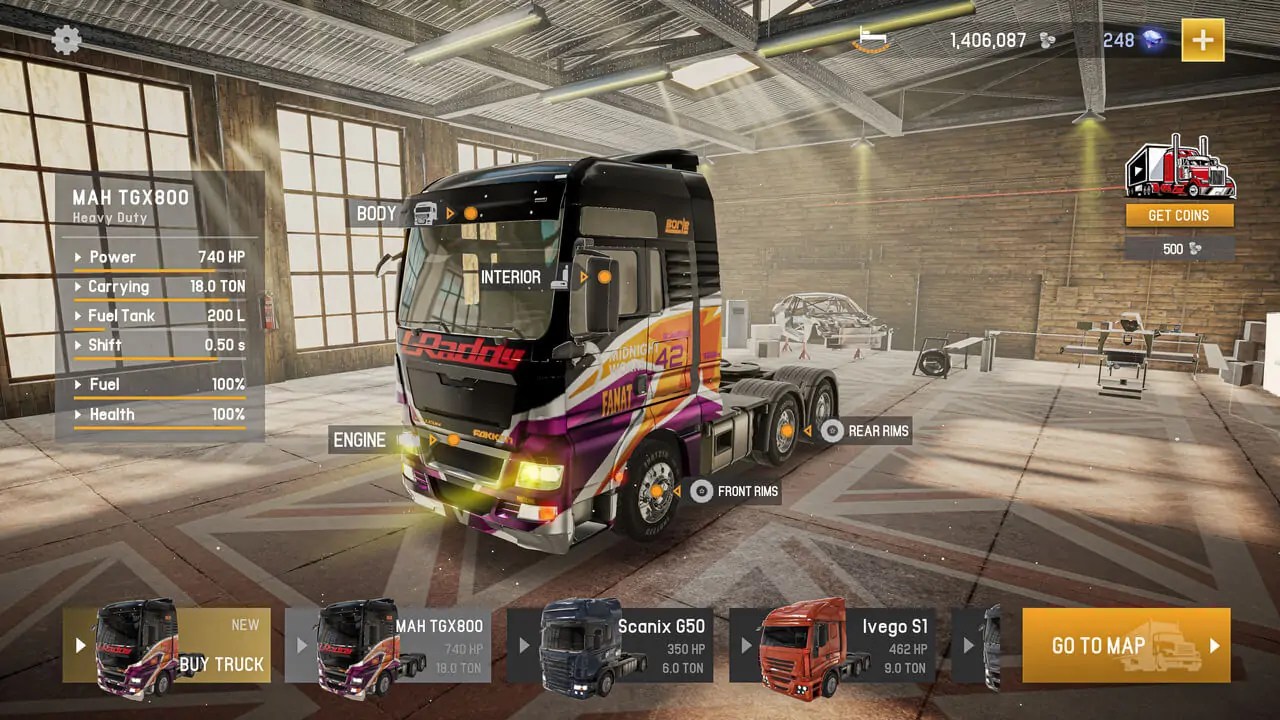Open the settings gear menu

click(66, 41)
